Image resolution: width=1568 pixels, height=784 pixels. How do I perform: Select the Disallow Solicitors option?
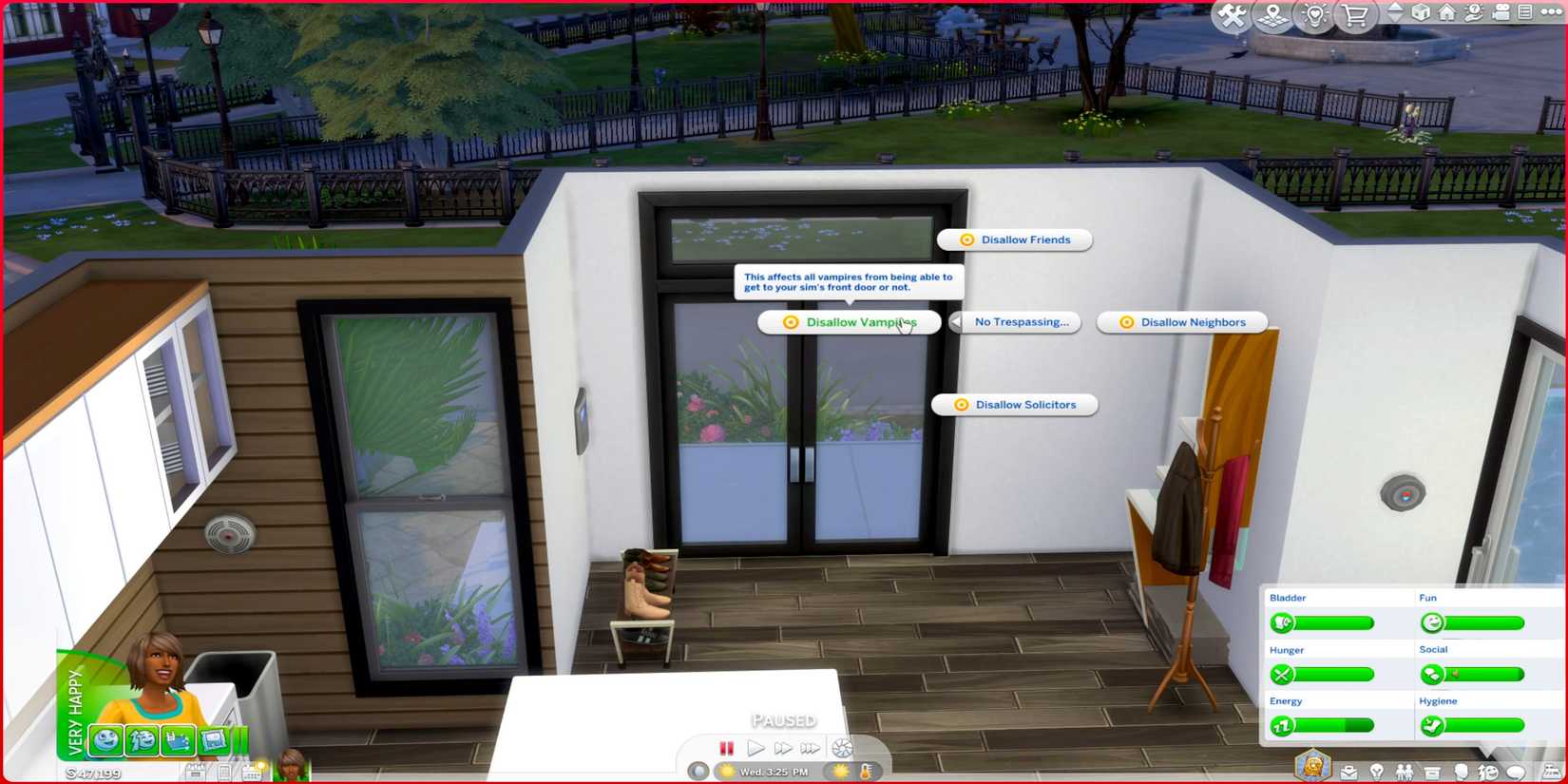pyautogui.click(x=1014, y=405)
